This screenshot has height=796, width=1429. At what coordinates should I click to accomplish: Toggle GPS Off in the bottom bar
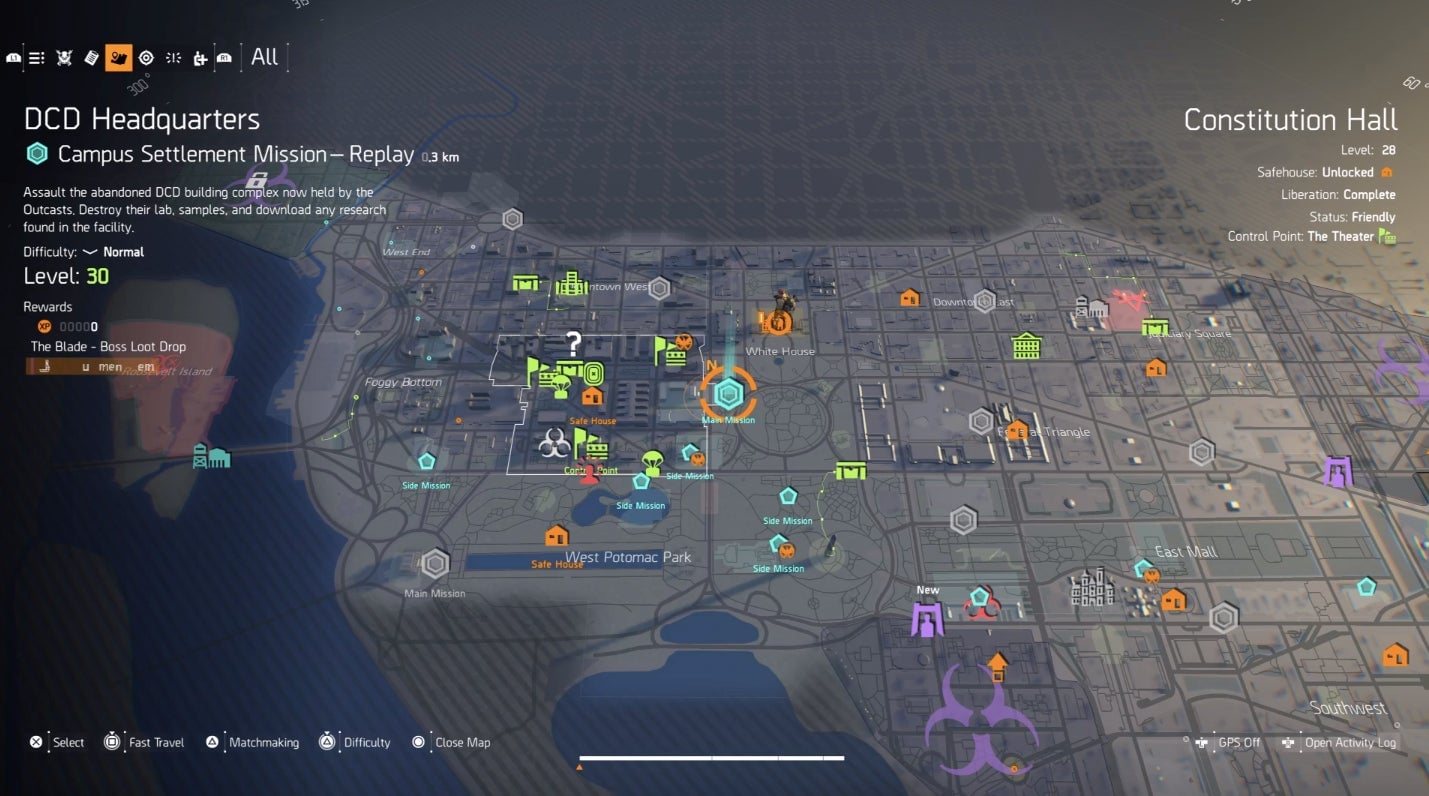(1230, 742)
